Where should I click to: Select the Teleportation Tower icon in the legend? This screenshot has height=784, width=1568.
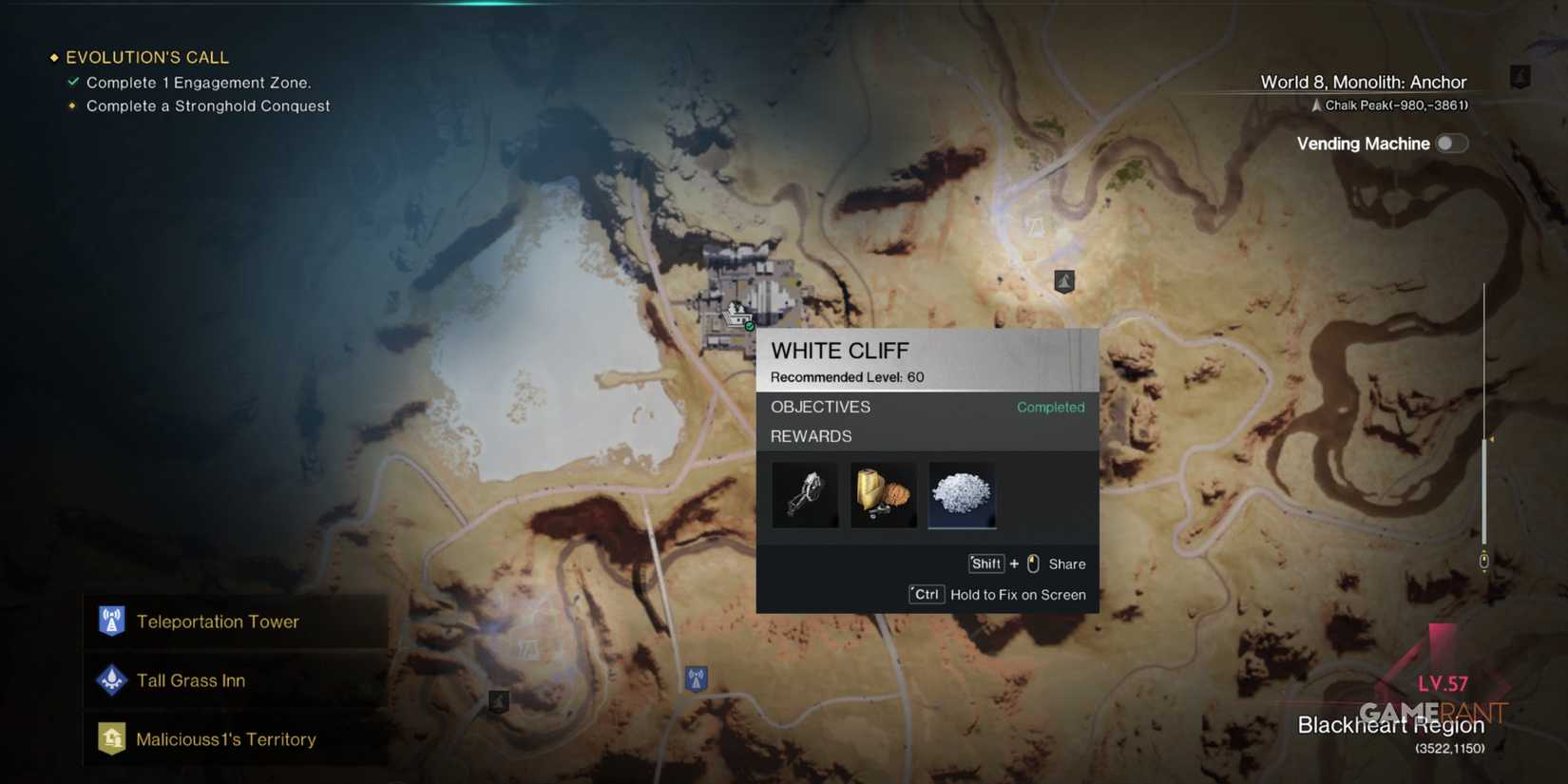click(111, 621)
